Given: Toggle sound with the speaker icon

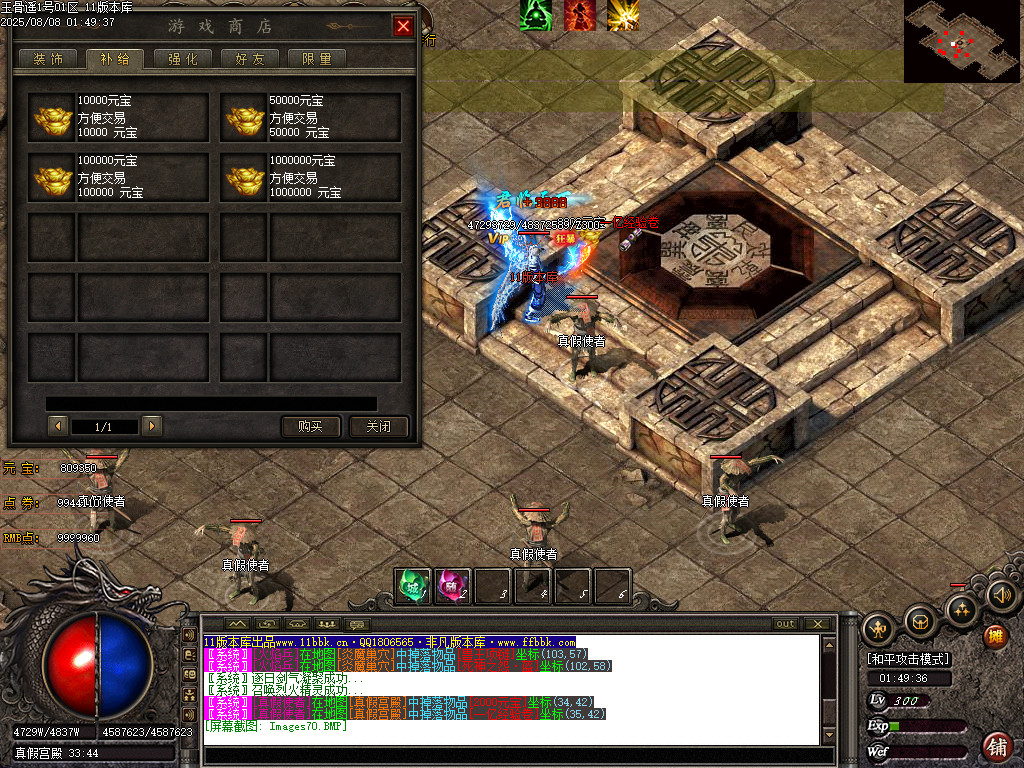Looking at the screenshot, I should point(1001,596).
